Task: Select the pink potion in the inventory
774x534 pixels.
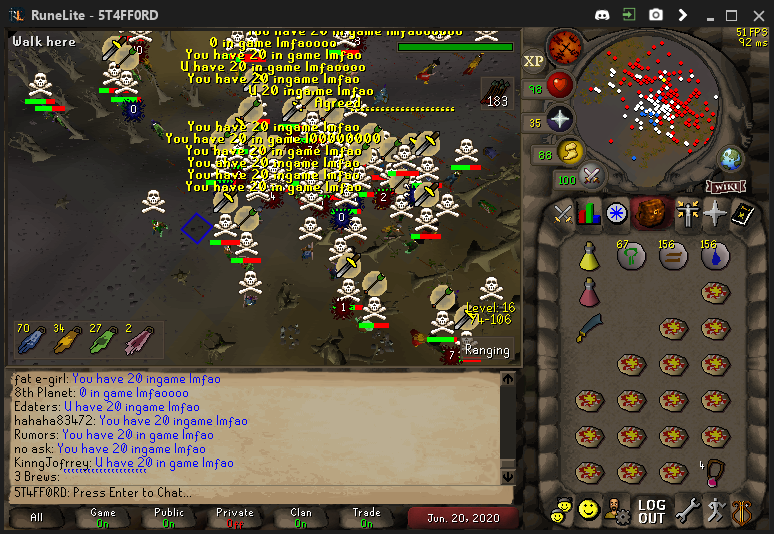Action: [x=590, y=292]
